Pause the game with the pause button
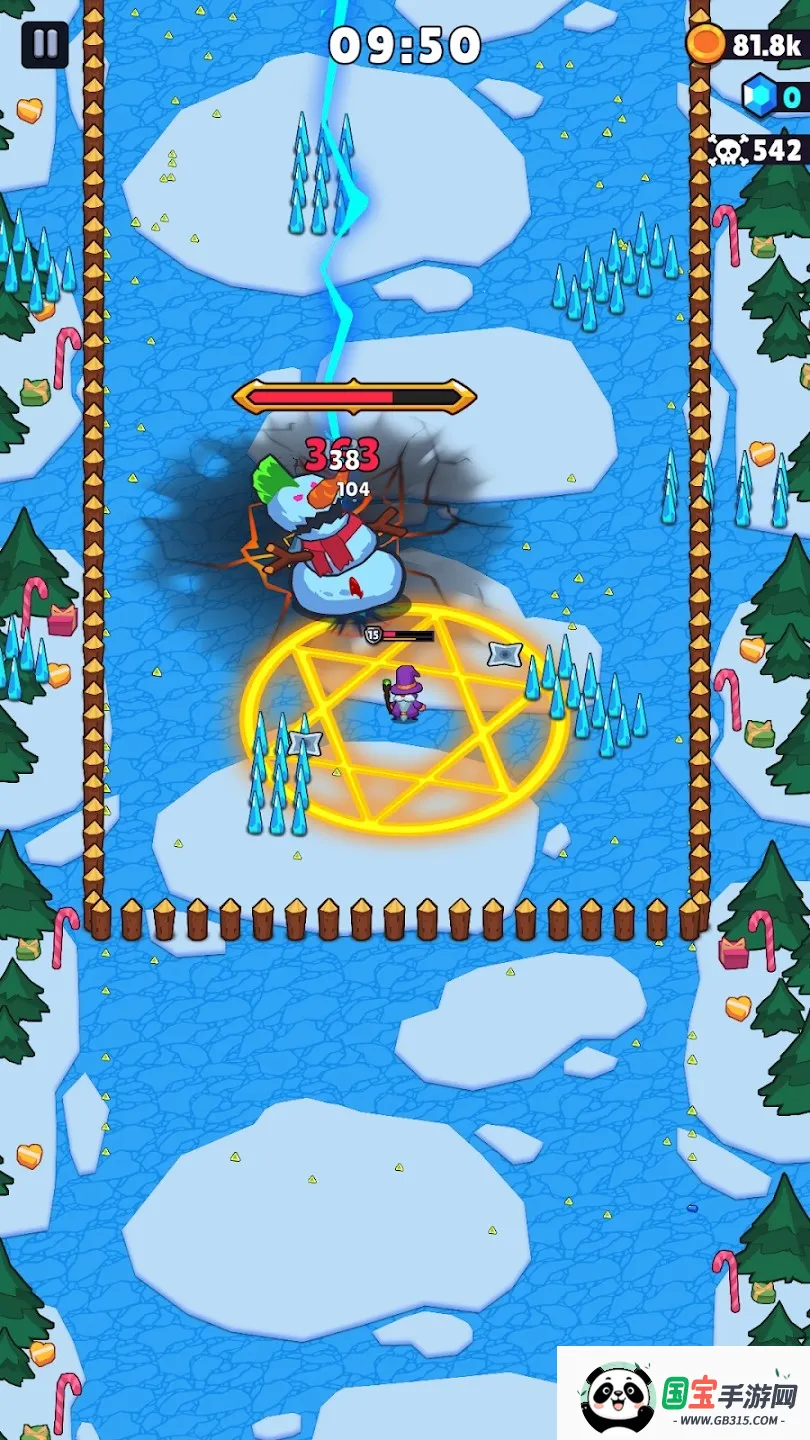Viewport: 810px width, 1440px height. (45, 45)
